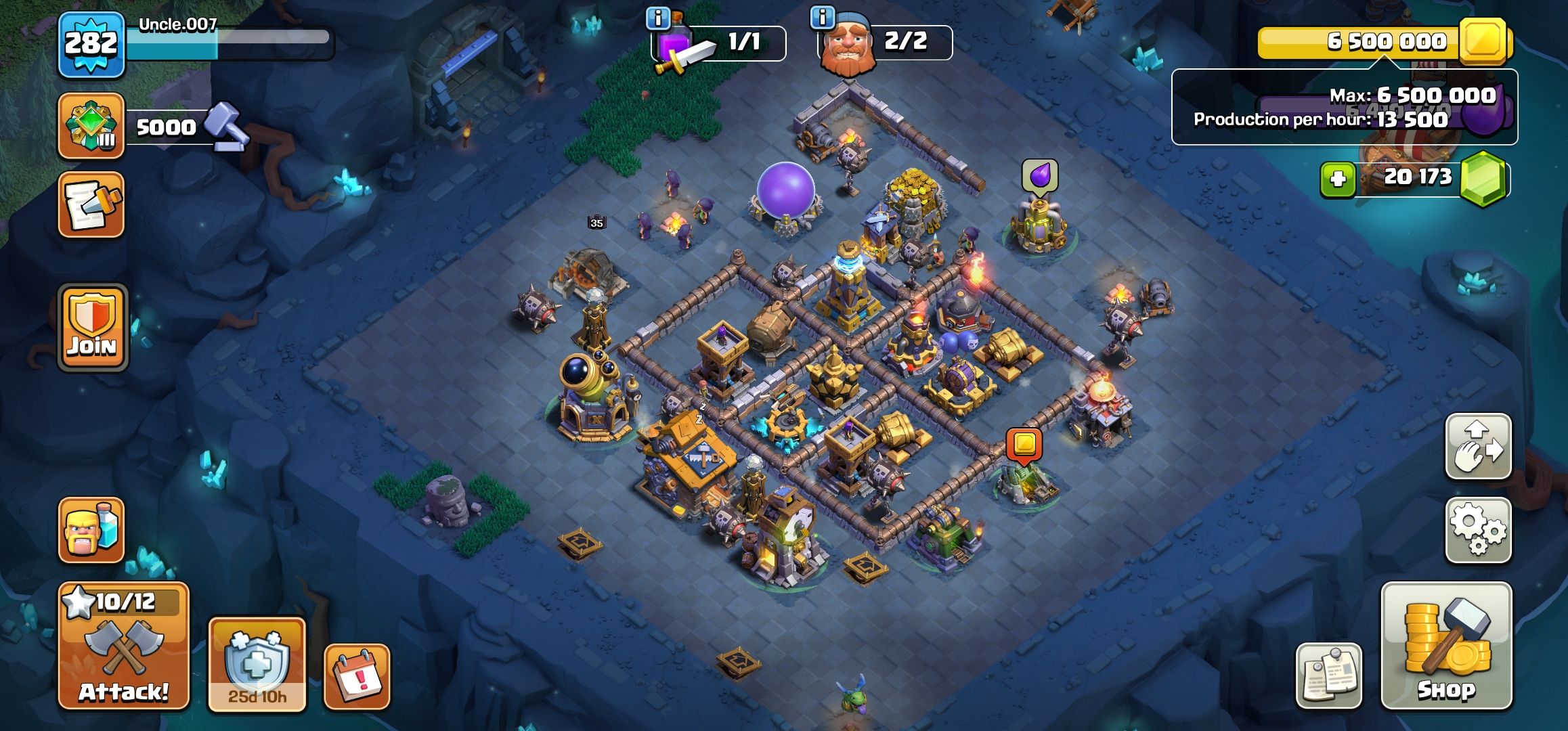Open the player level 282 profile badge

(91, 45)
